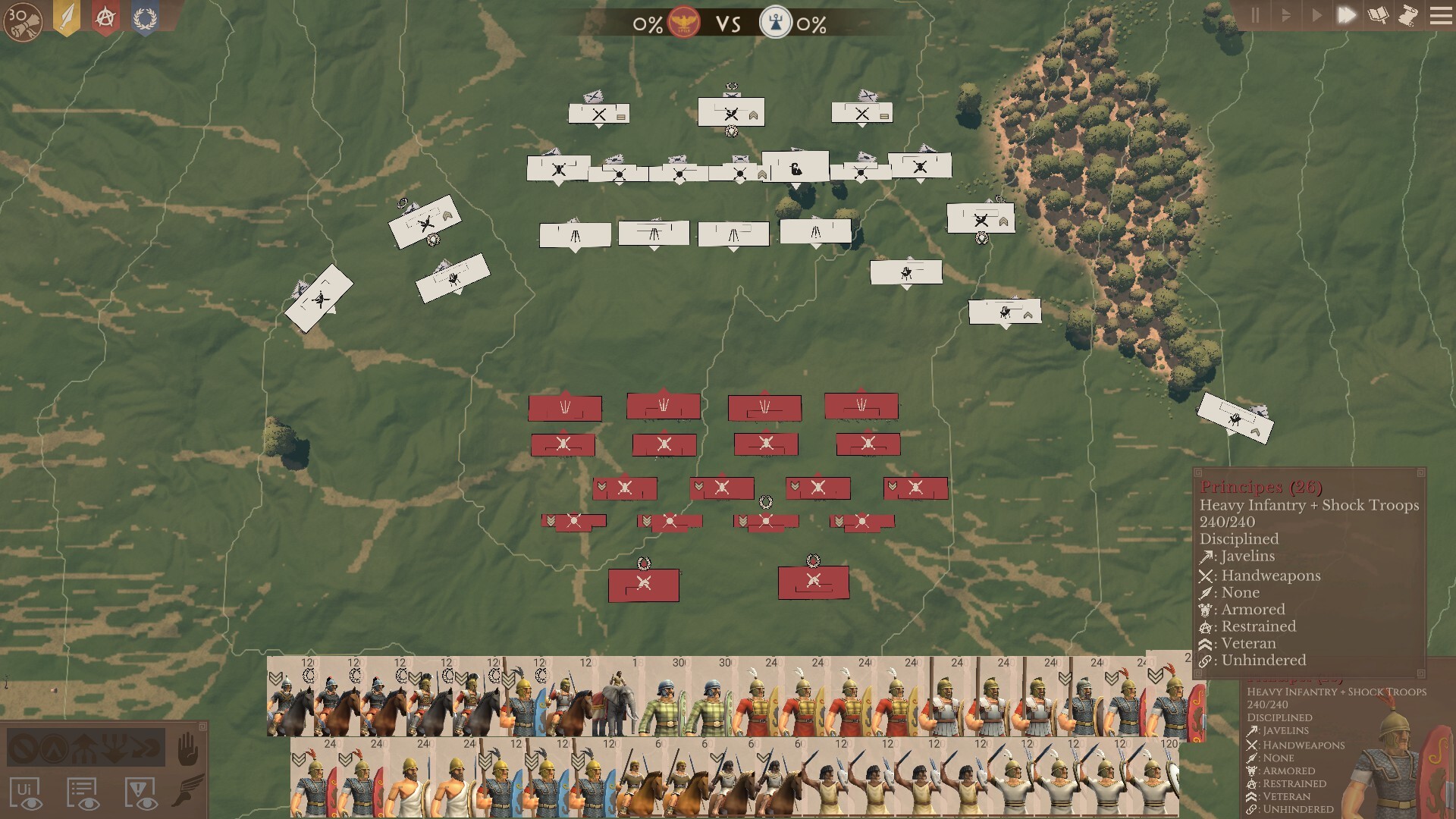Toggle the warnings visibility eye icon
The image size is (1456, 819).
(139, 793)
